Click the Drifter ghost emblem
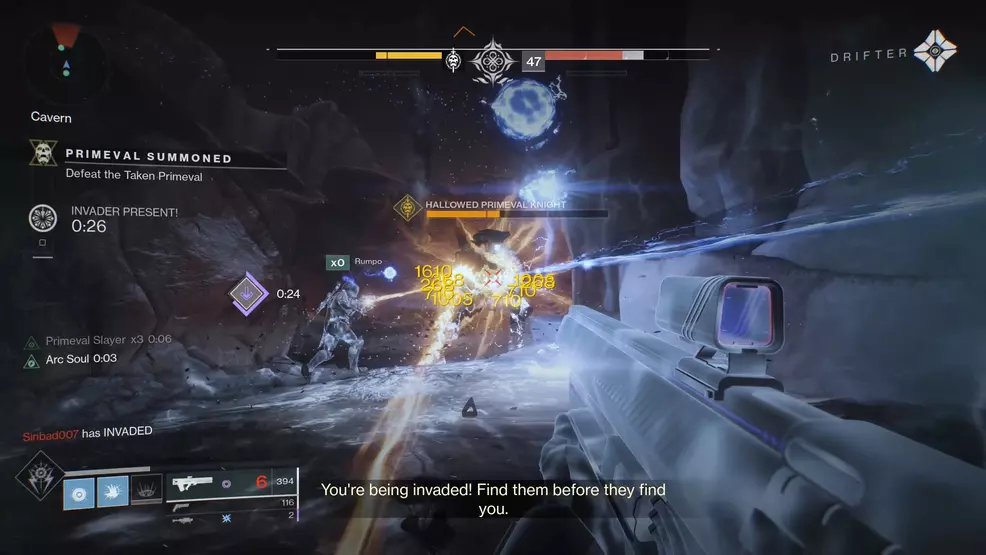 pyautogui.click(x=935, y=52)
